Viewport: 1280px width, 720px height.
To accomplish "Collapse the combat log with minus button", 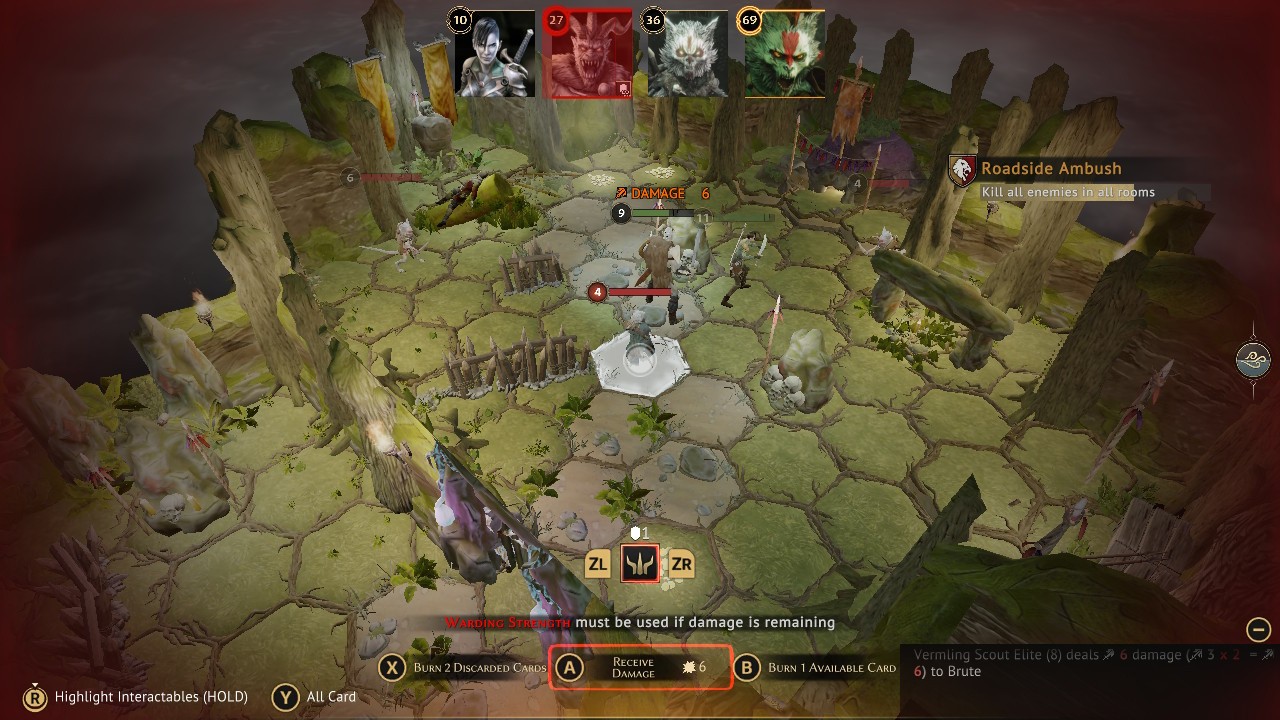I will [x=1258, y=629].
